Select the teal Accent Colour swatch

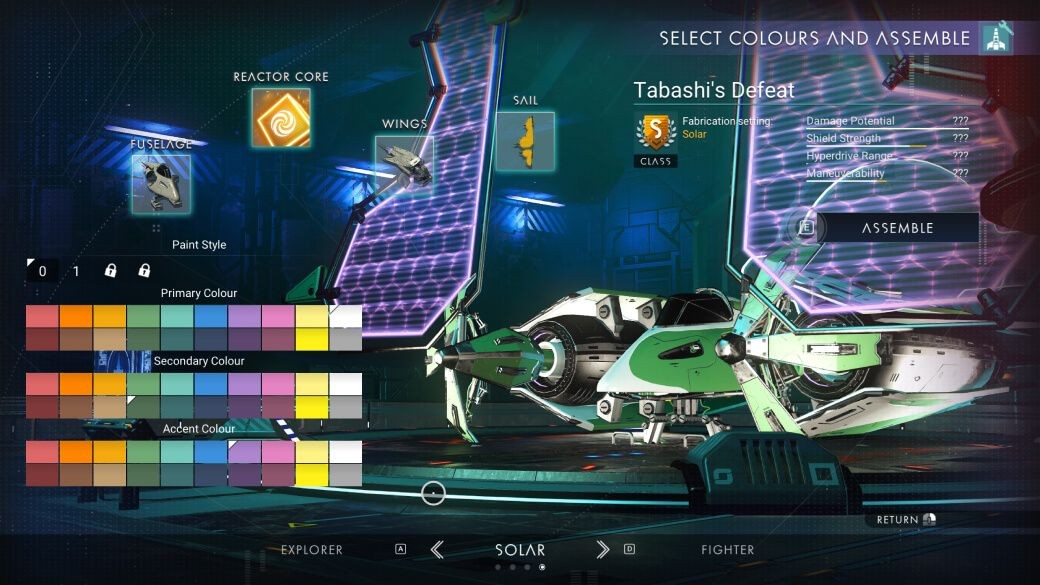pyautogui.click(x=177, y=452)
